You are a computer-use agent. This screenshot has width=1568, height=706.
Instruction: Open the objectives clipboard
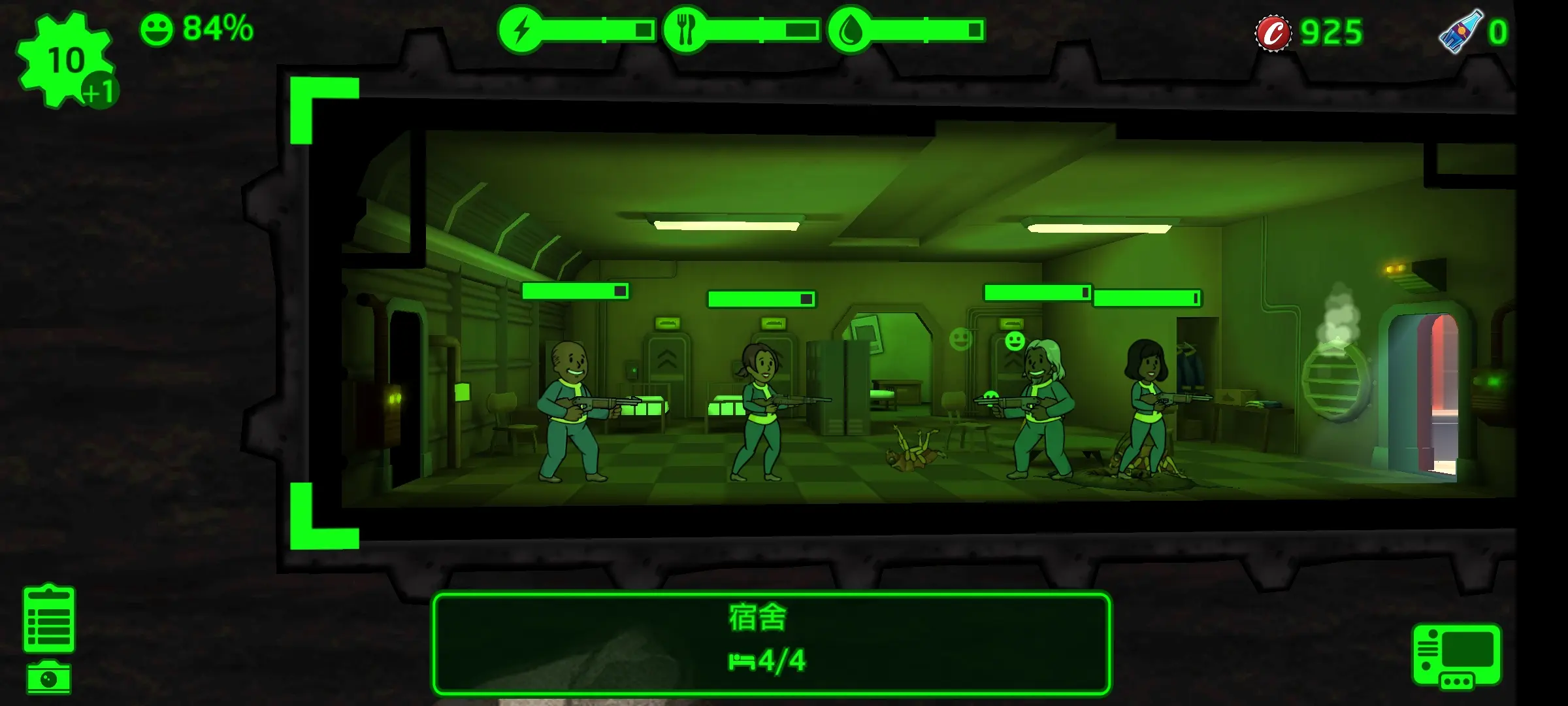pyautogui.click(x=49, y=619)
